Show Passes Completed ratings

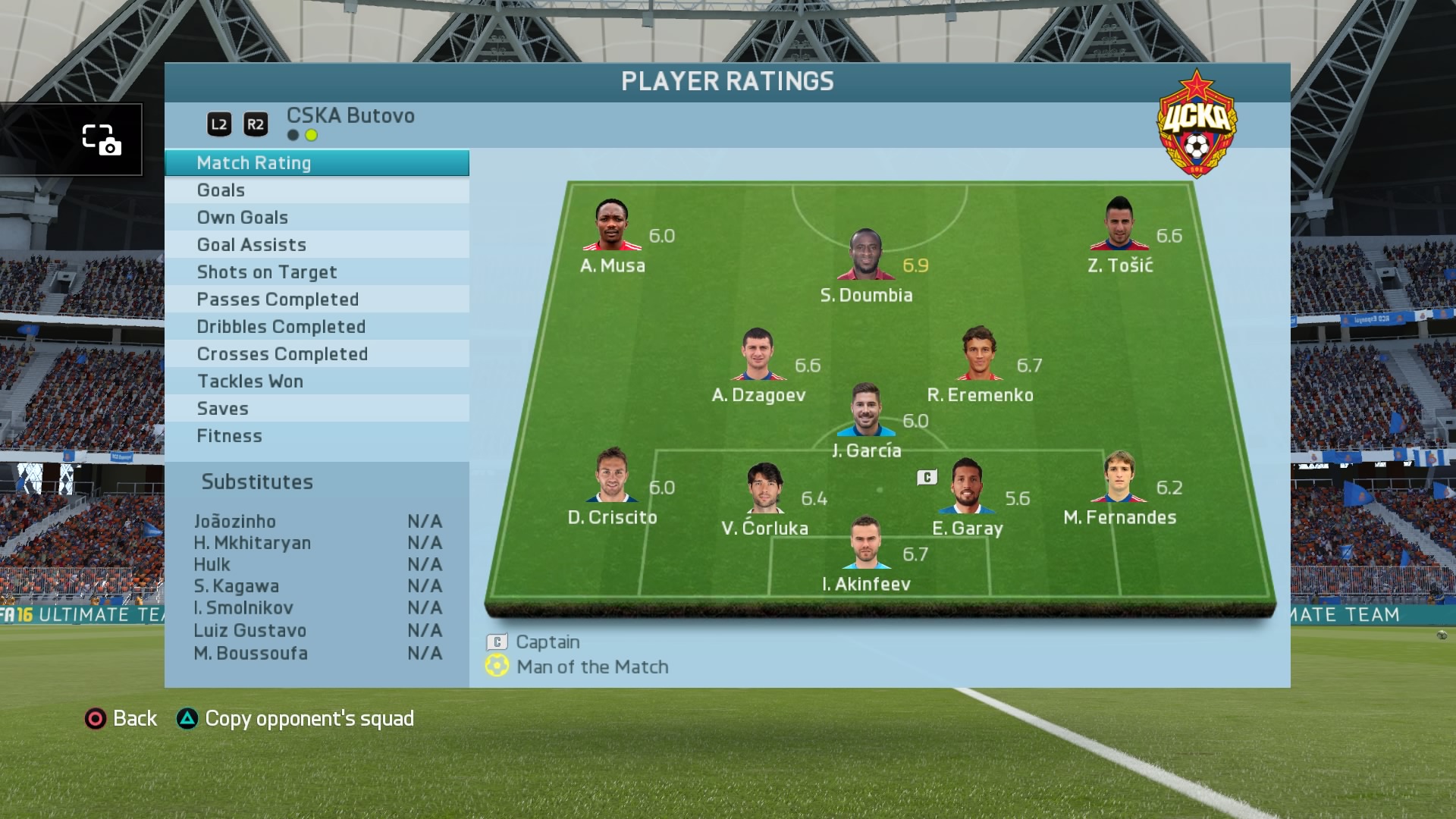[316, 300]
